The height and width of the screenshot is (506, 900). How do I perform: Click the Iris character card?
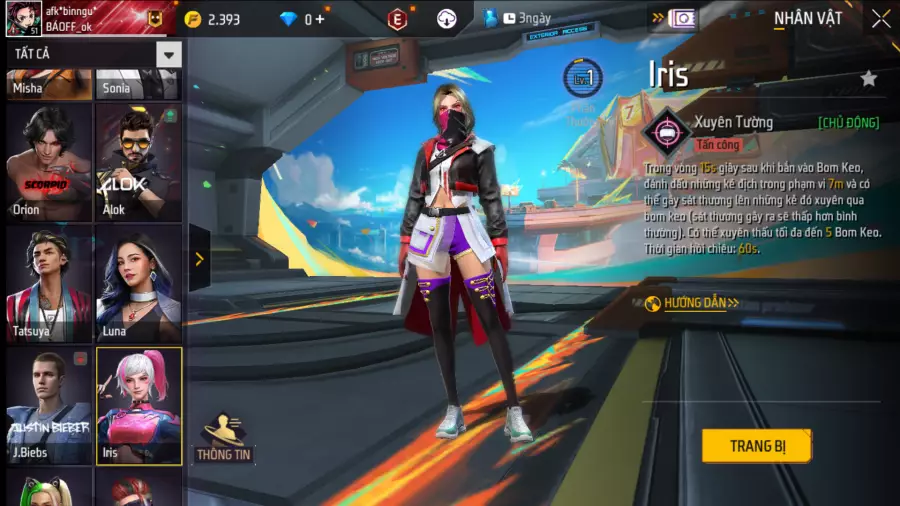tap(138, 405)
